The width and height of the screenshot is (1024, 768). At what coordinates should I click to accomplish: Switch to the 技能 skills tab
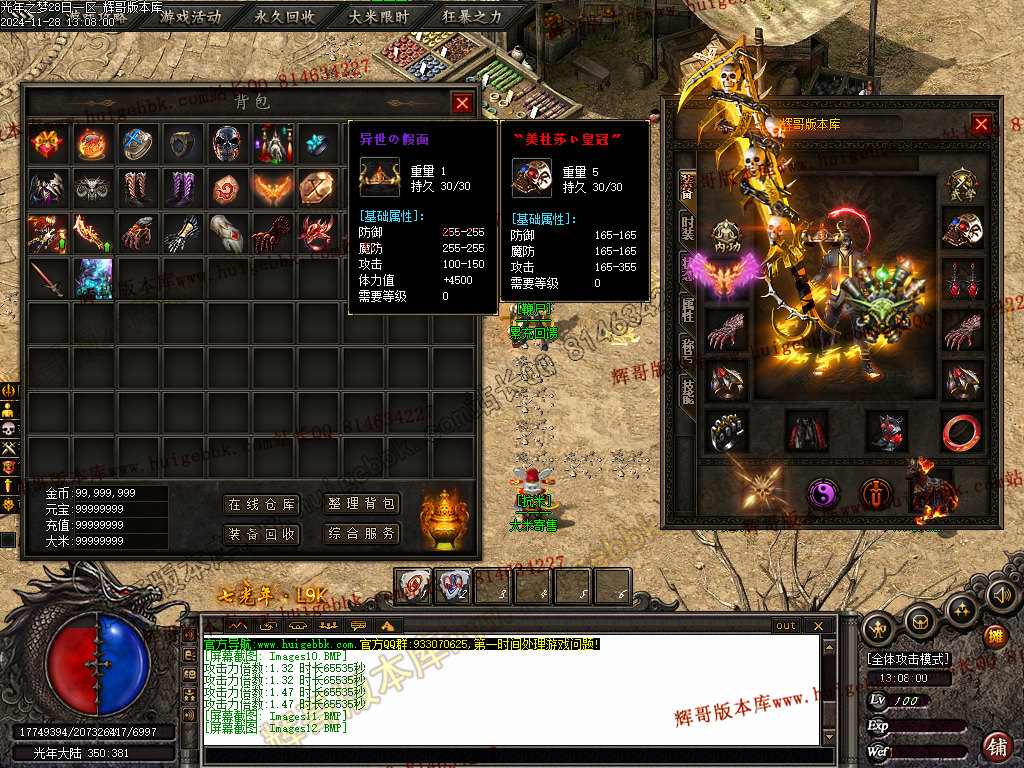pyautogui.click(x=687, y=390)
